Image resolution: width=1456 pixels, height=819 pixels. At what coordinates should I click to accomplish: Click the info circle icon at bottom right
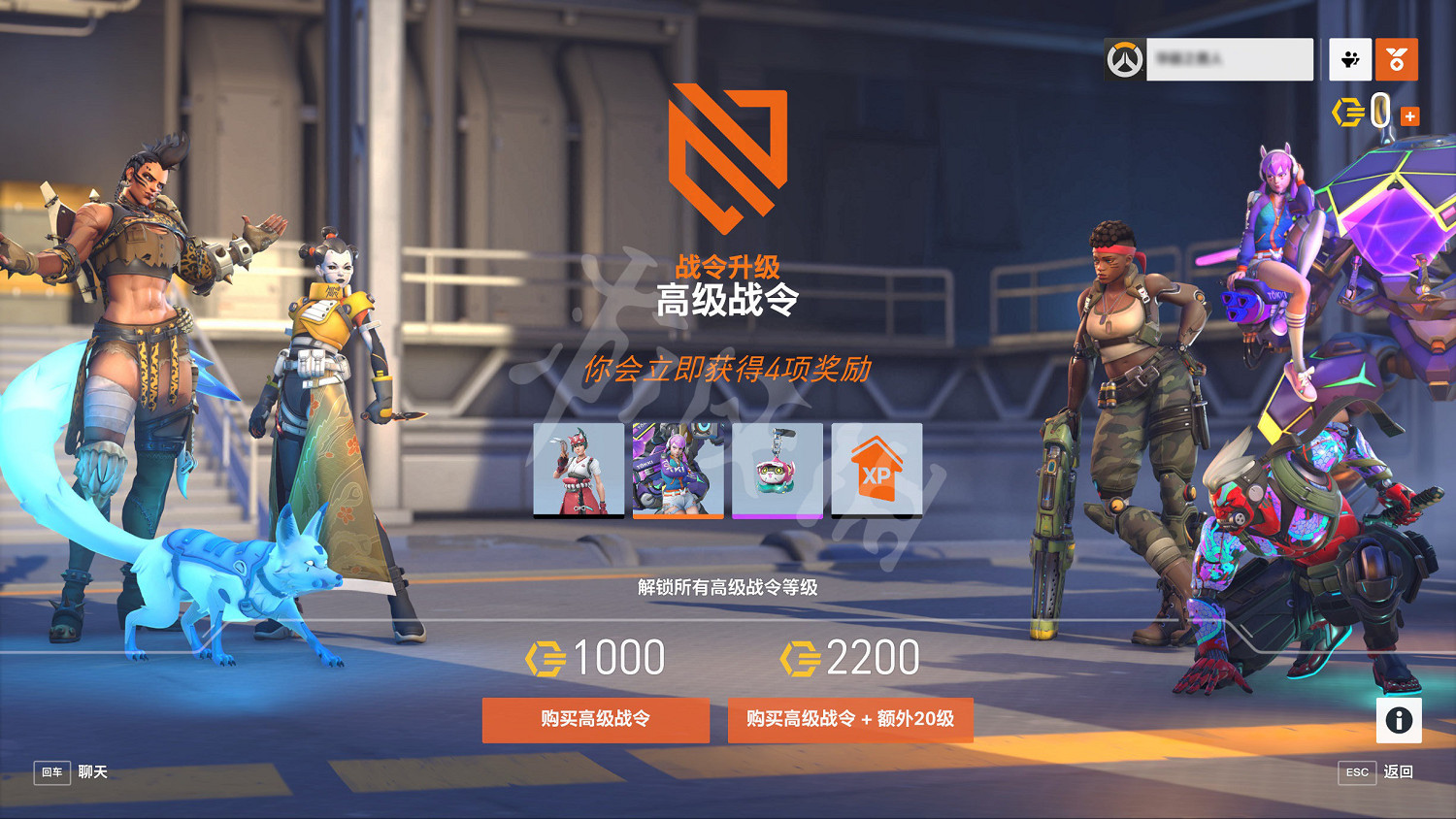[x=1399, y=718]
